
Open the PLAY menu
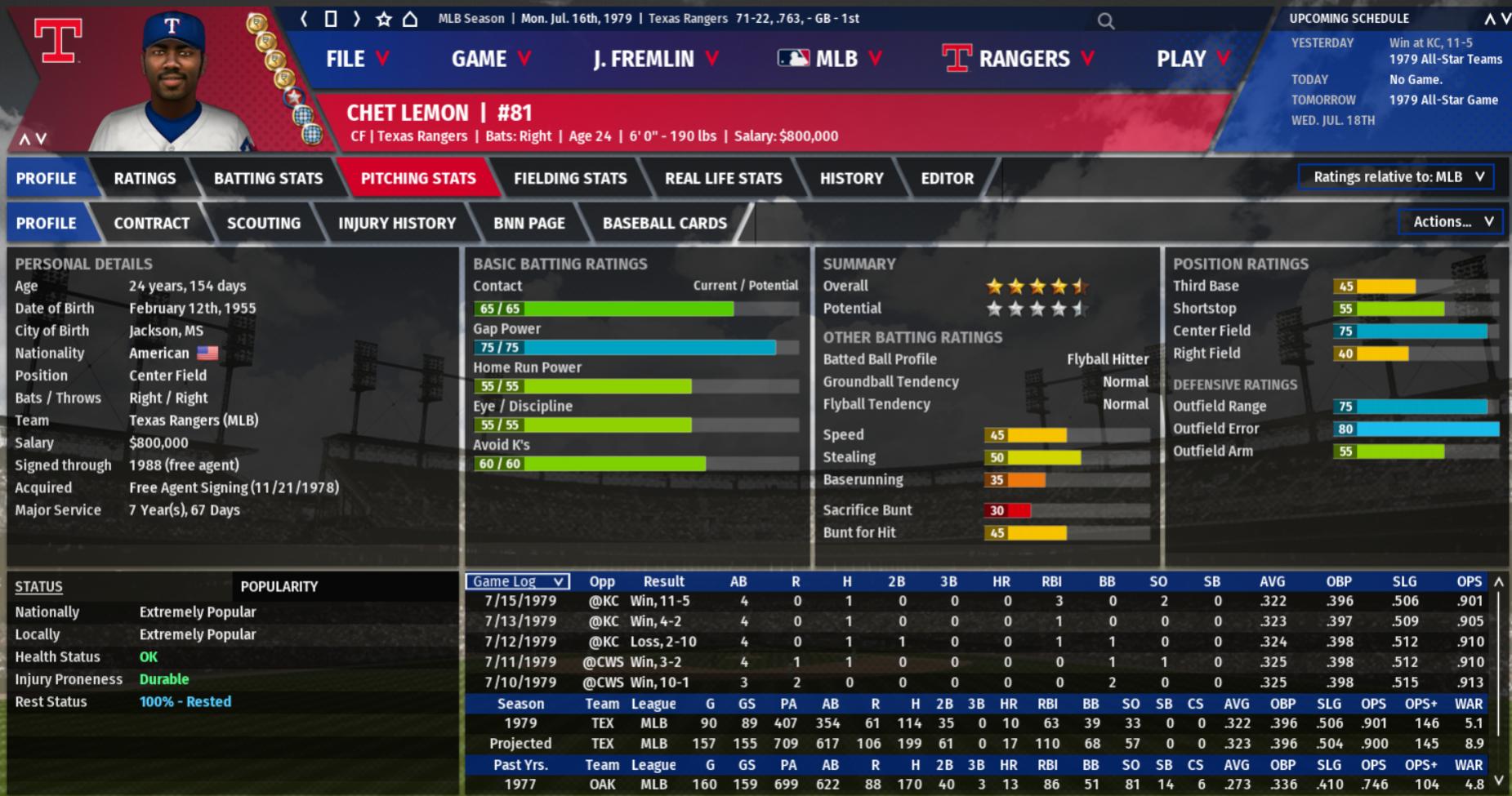click(1192, 59)
